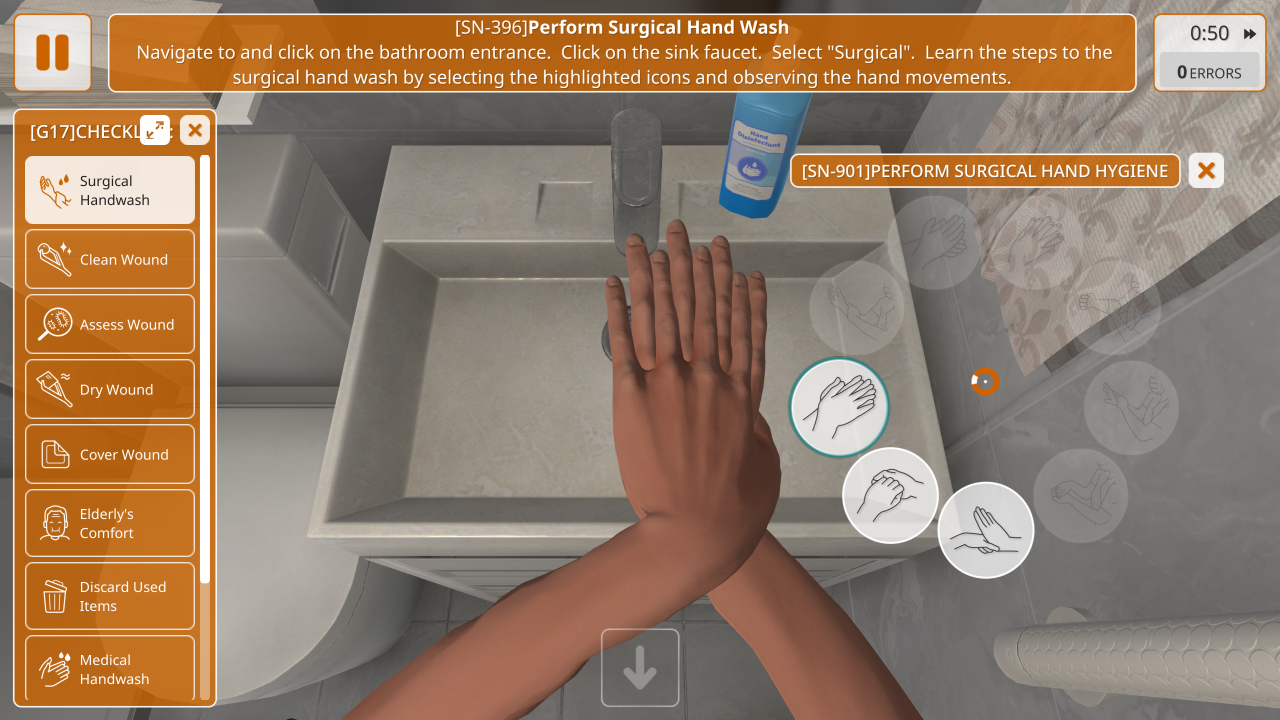Image resolution: width=1280 pixels, height=720 pixels.
Task: Select the teal-highlighted palm-rubbing hand icon
Action: click(x=839, y=407)
